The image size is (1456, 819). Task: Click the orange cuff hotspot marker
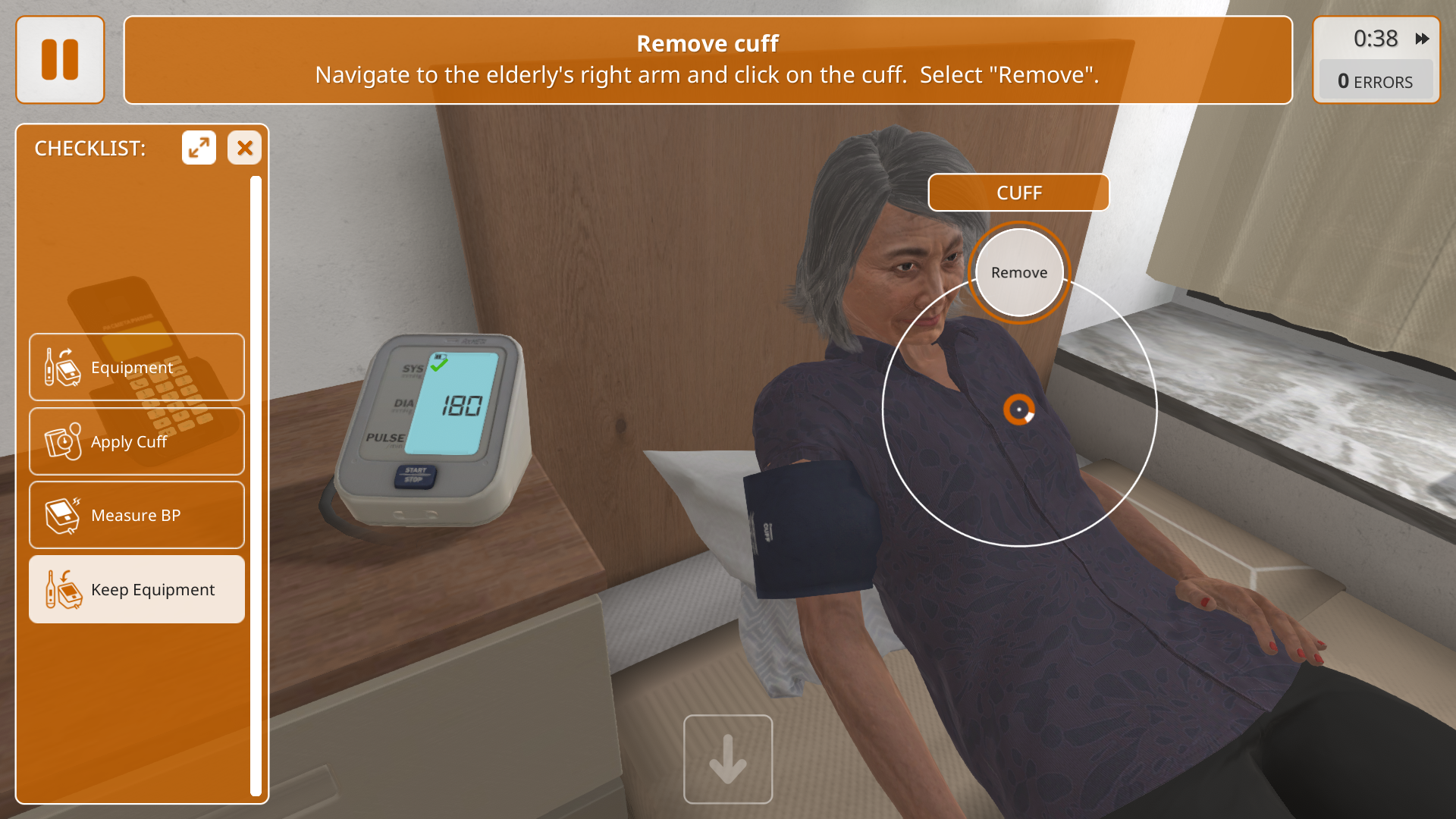coord(1018,409)
